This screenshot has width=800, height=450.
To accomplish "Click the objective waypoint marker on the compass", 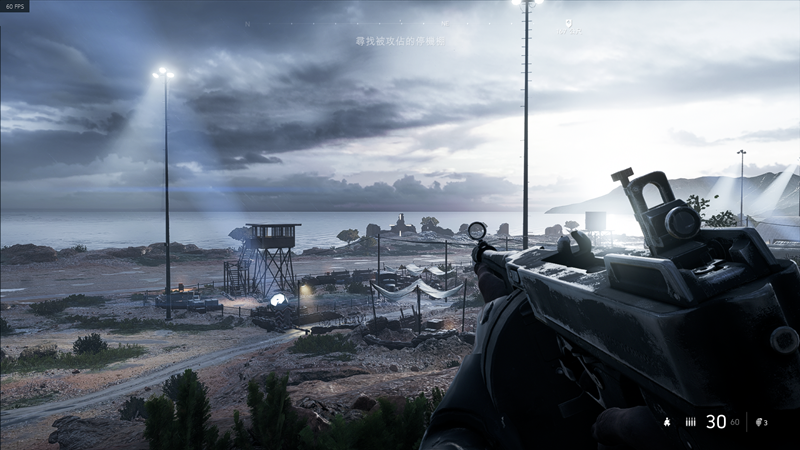I will pyautogui.click(x=568, y=22).
